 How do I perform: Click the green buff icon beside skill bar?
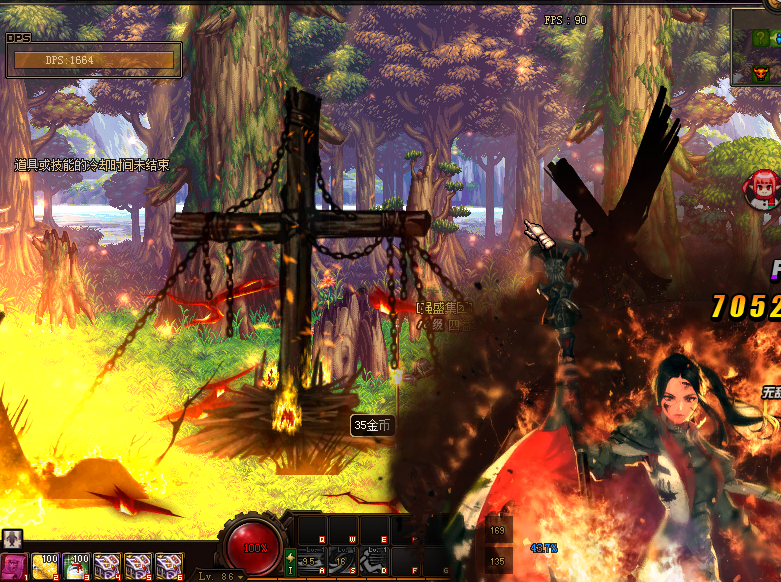(x=290, y=562)
